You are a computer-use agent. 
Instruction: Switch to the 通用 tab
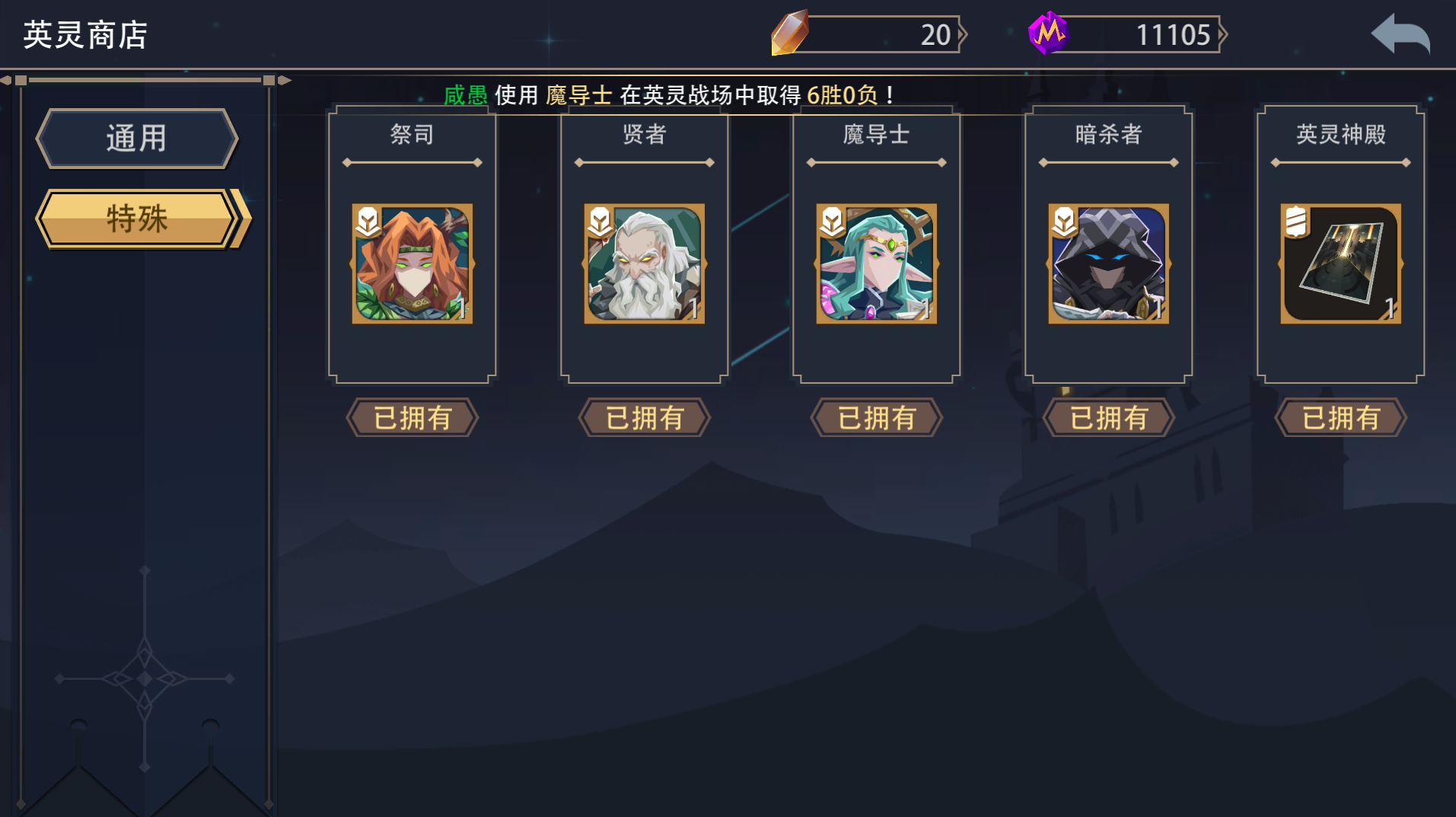coord(137,138)
